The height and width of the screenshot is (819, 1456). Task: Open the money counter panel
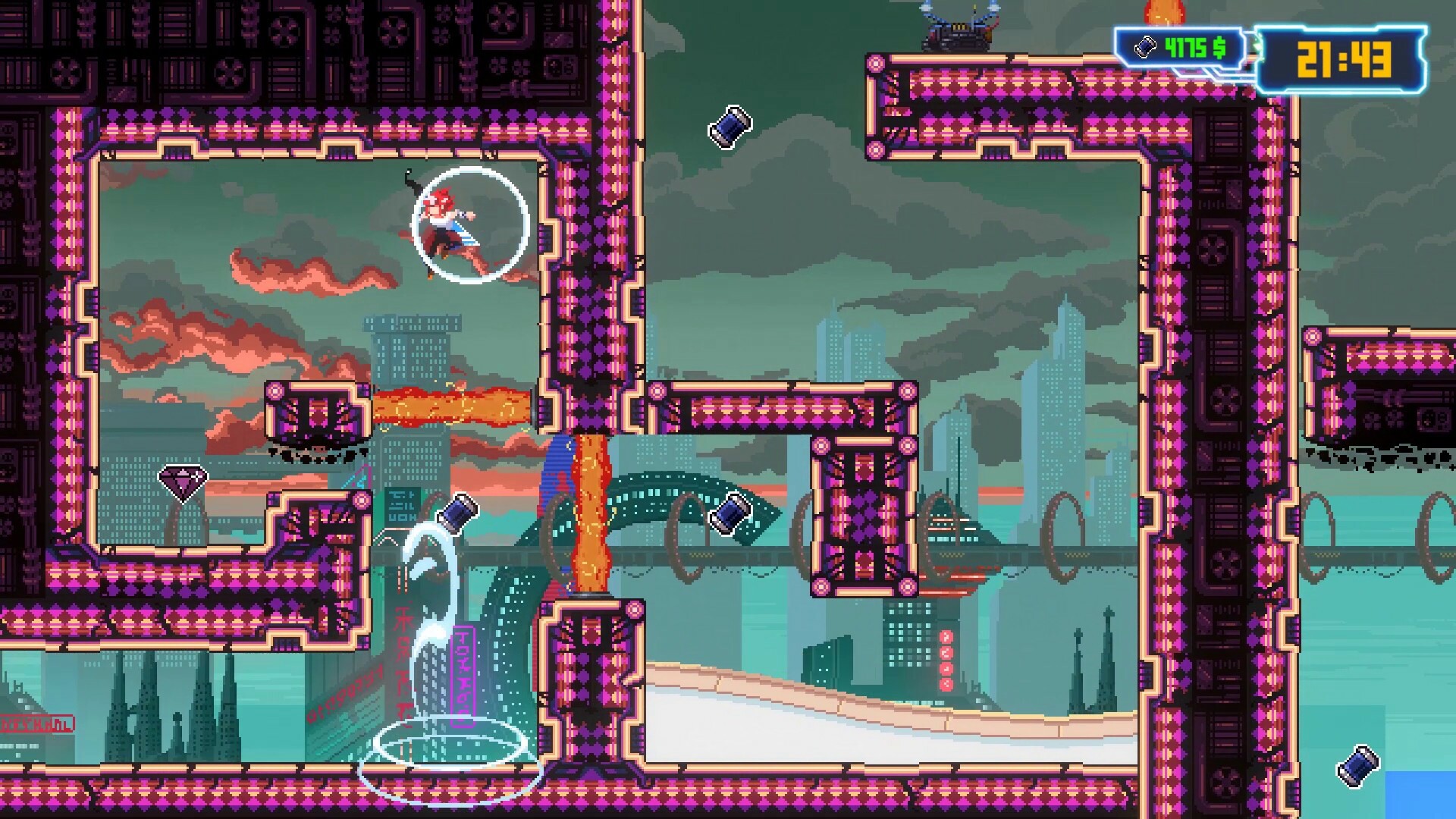1179,47
